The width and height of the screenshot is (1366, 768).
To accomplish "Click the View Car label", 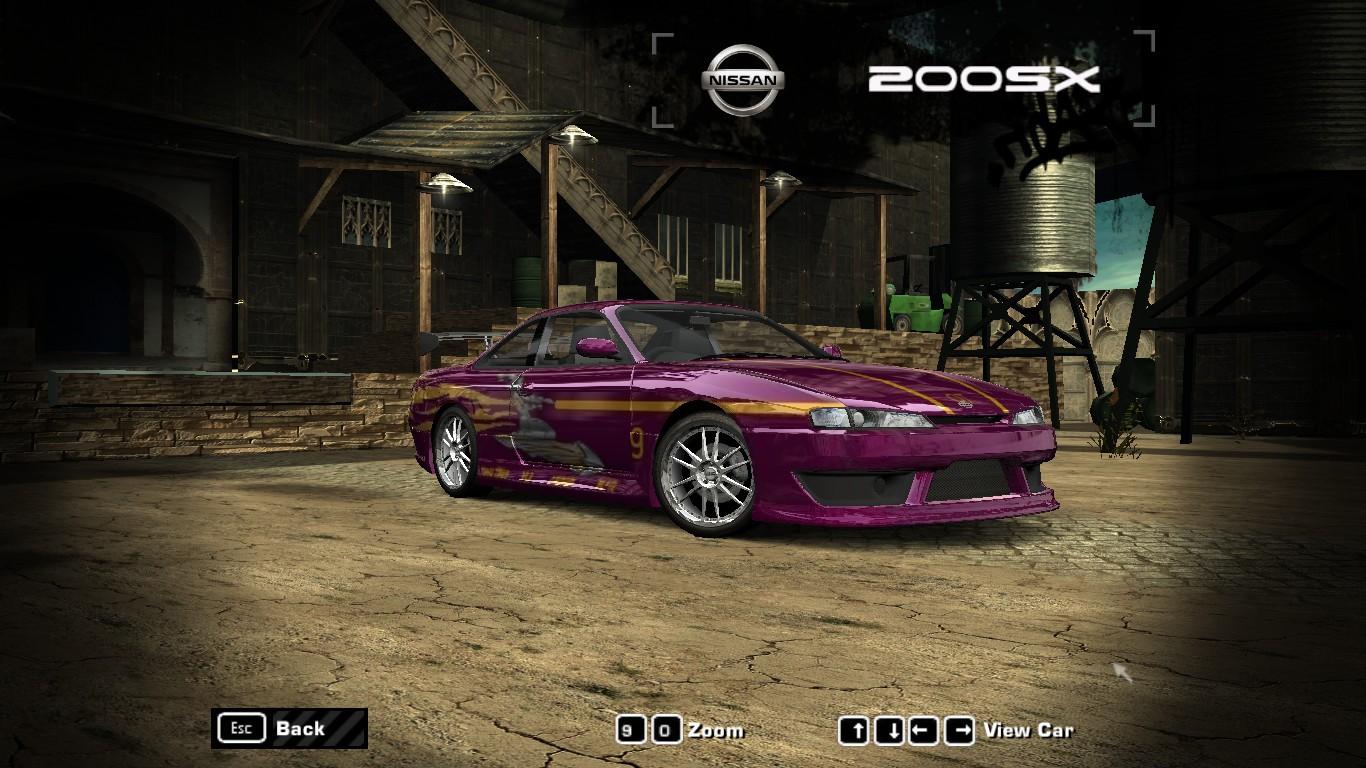I will pos(1030,730).
